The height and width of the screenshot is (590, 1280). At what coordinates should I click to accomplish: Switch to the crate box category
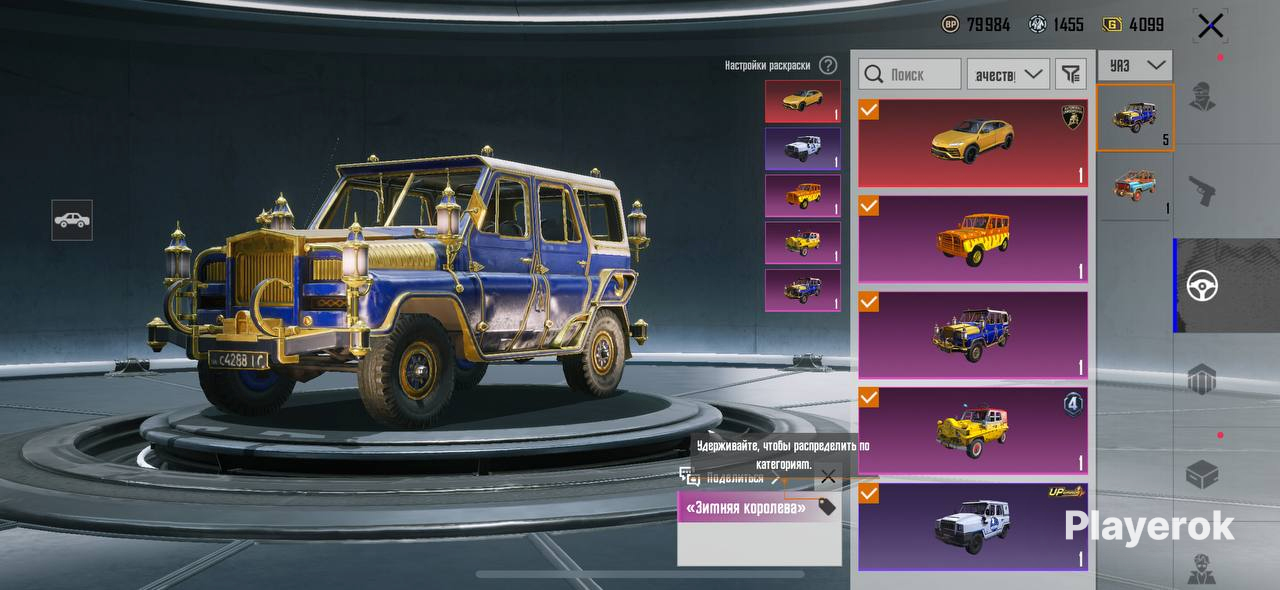tap(1201, 475)
